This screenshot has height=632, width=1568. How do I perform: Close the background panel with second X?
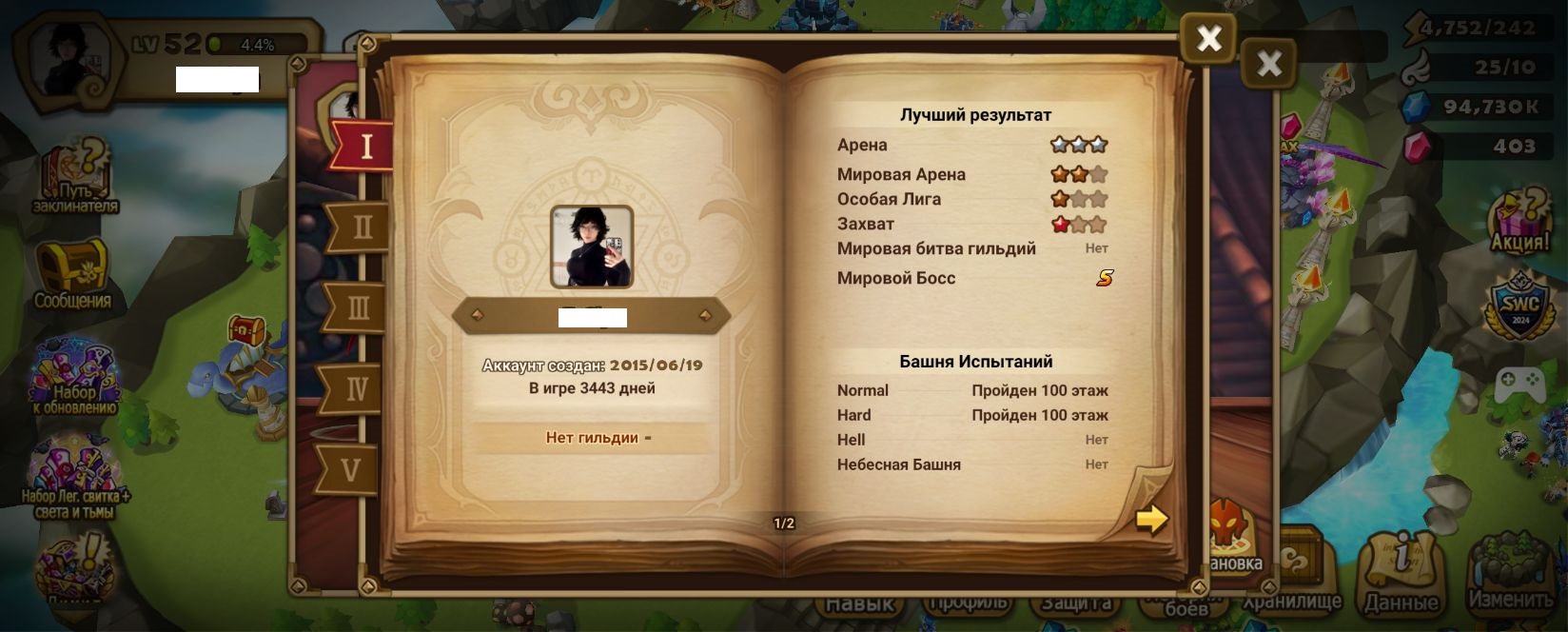(1269, 64)
